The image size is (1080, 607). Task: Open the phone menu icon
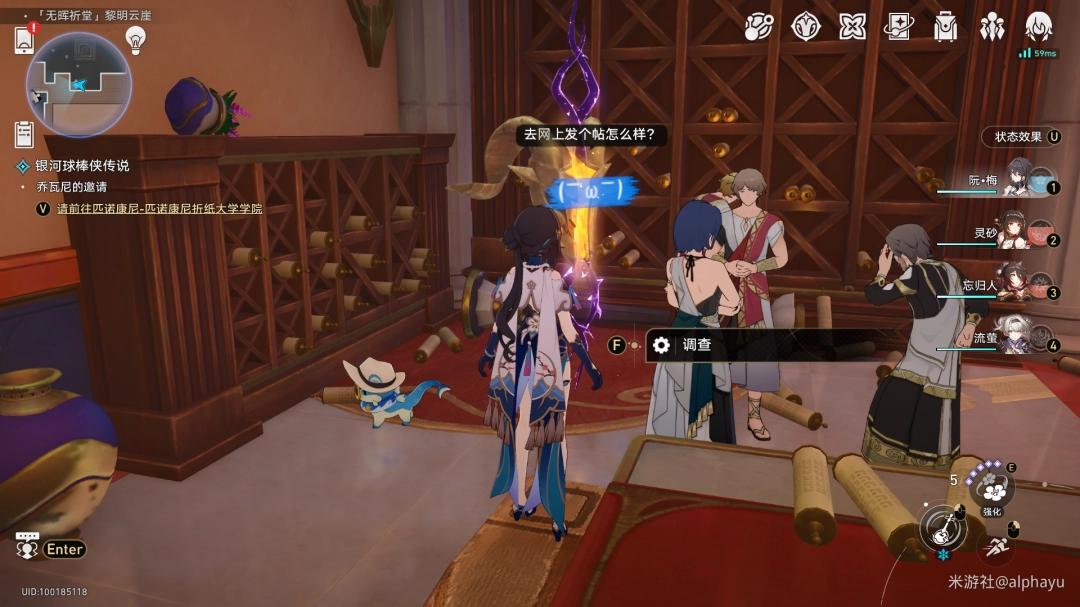coord(25,40)
